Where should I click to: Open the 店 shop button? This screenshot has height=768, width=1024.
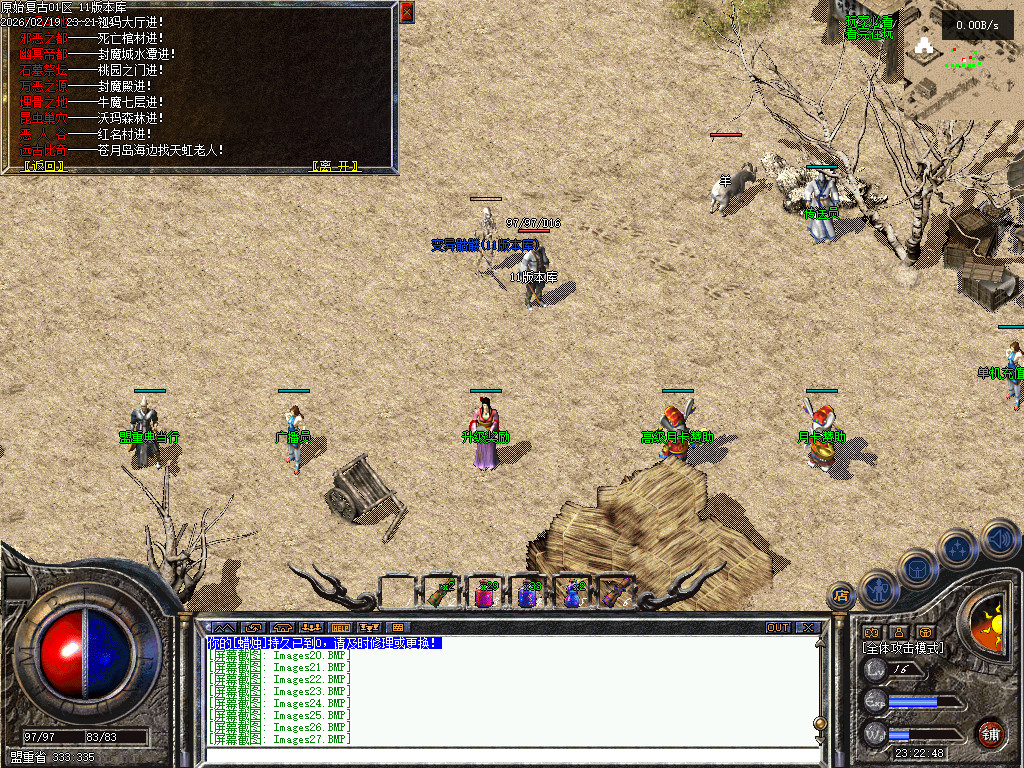(x=840, y=596)
